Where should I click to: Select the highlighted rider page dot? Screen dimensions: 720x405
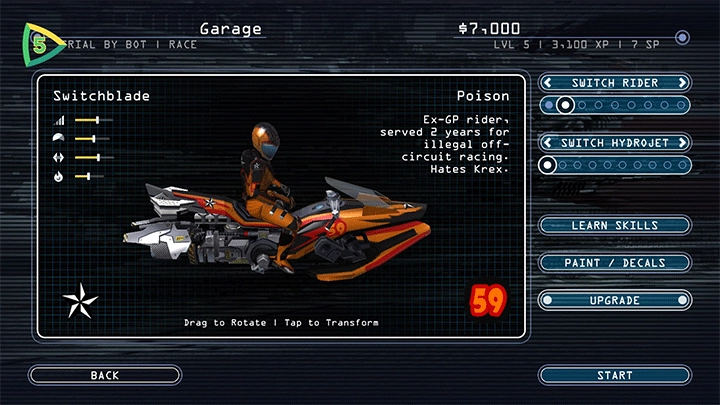pyautogui.click(x=566, y=104)
